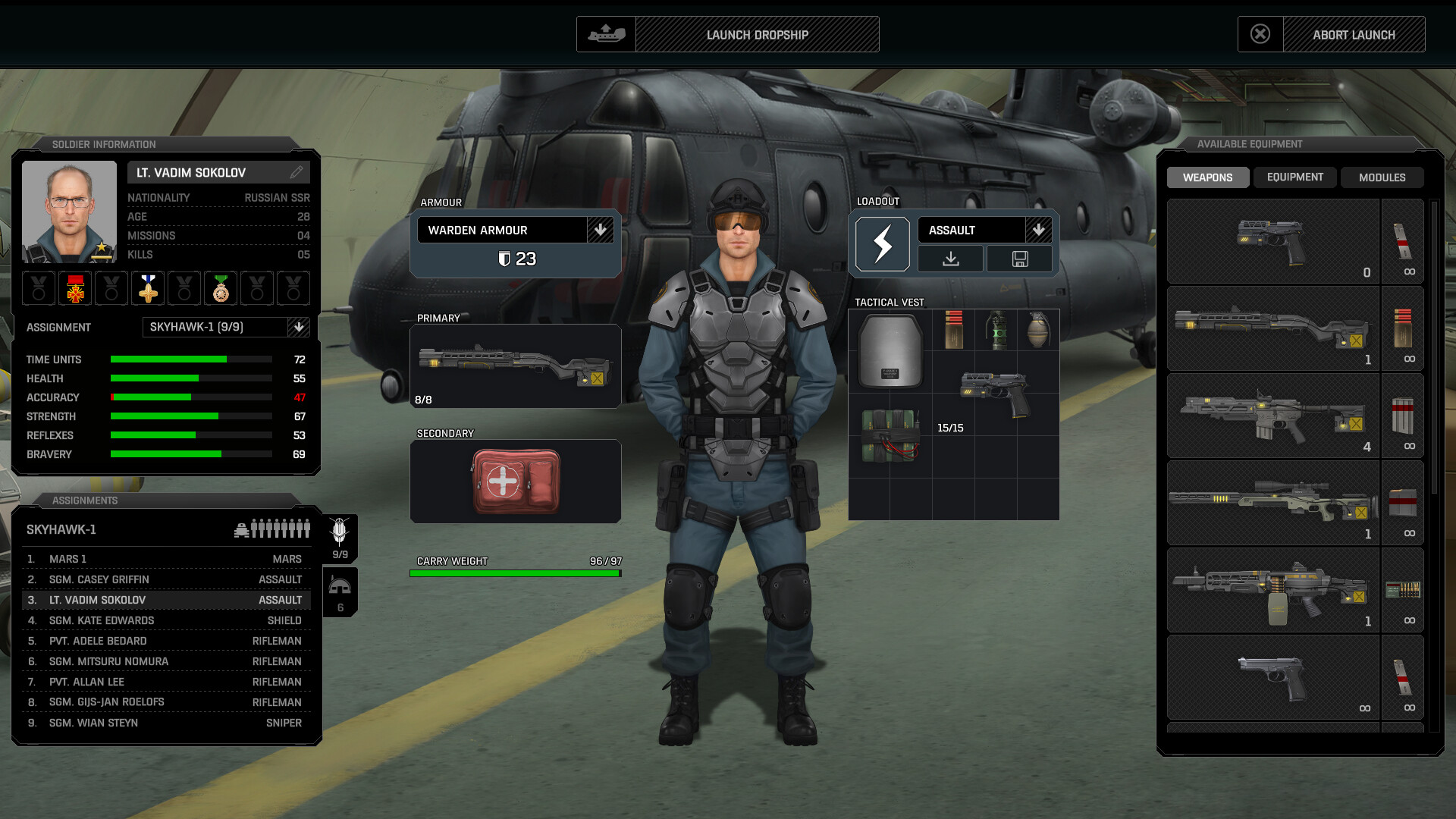
Task: Expand the Assault loadout dropdown
Action: [x=1038, y=230]
